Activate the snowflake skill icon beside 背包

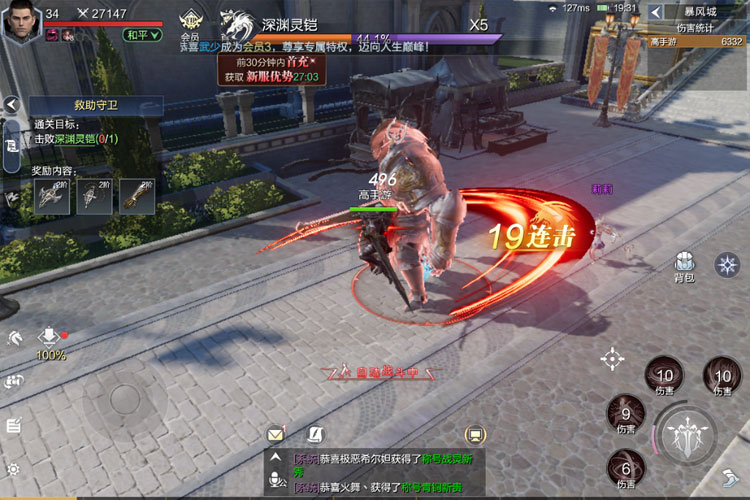click(x=727, y=264)
